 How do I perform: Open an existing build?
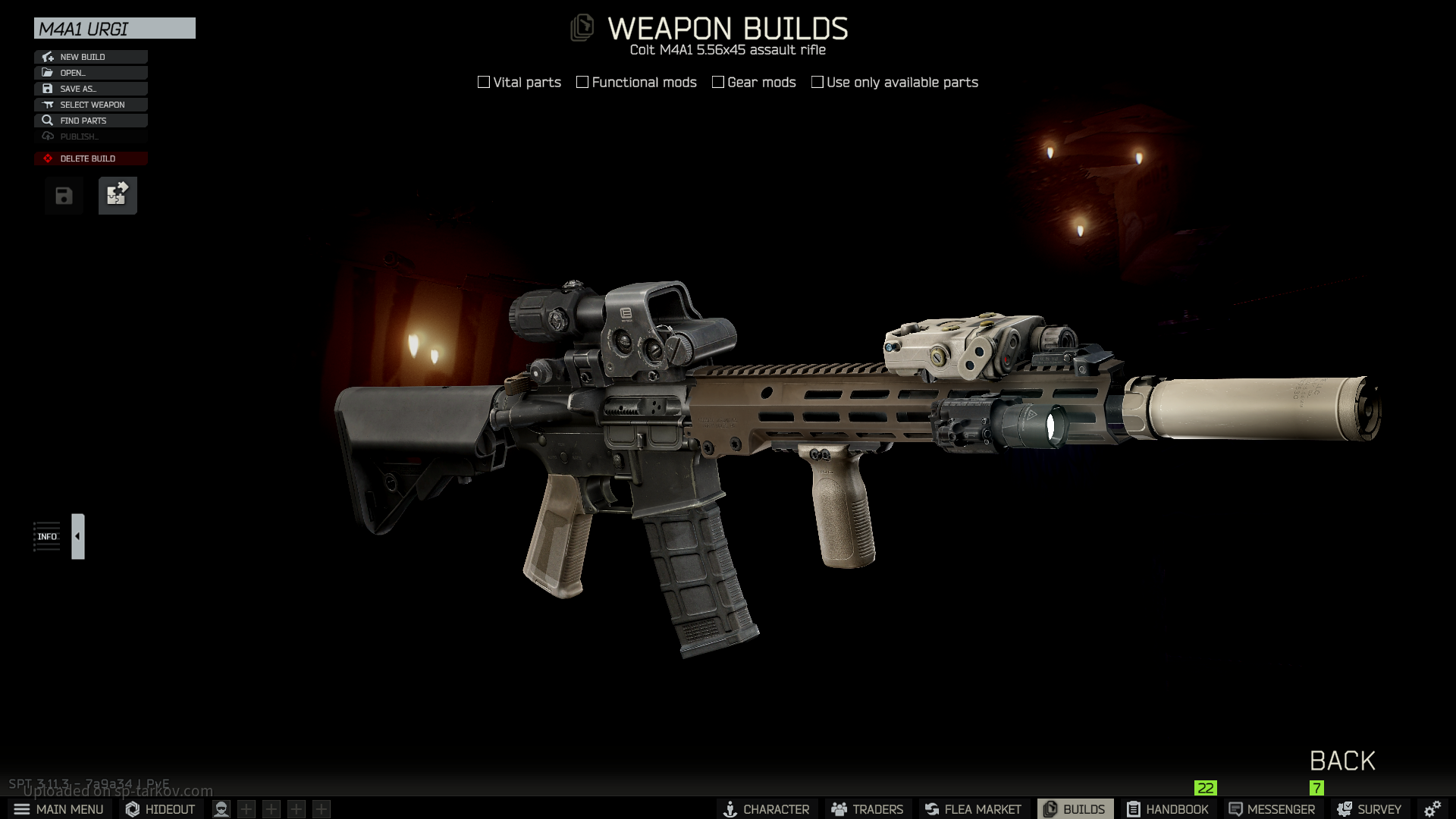point(90,73)
